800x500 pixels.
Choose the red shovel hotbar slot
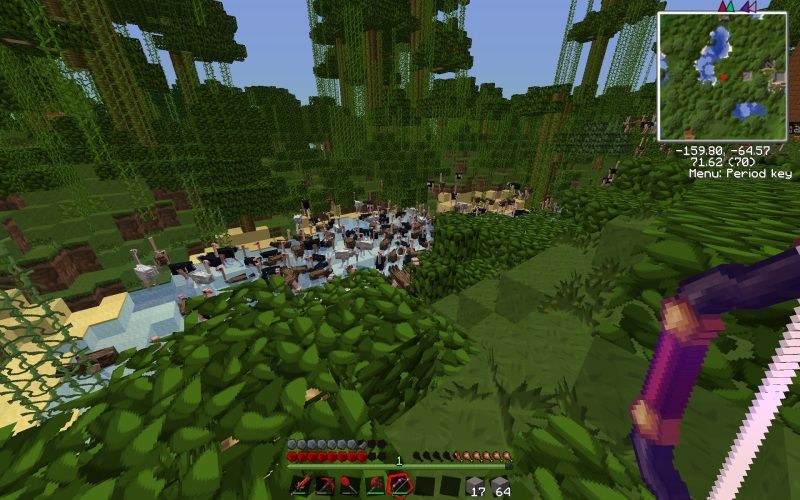pos(348,486)
